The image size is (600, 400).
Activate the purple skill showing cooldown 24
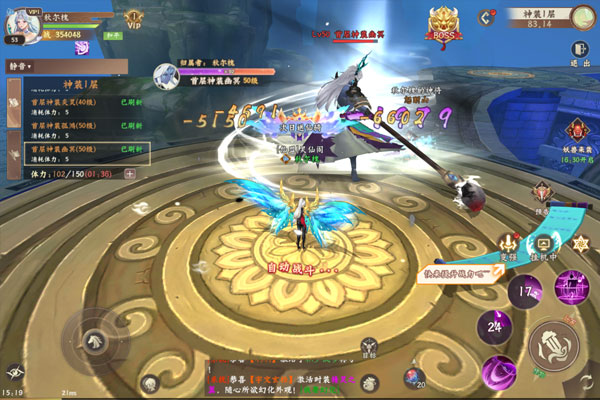pyautogui.click(x=492, y=323)
